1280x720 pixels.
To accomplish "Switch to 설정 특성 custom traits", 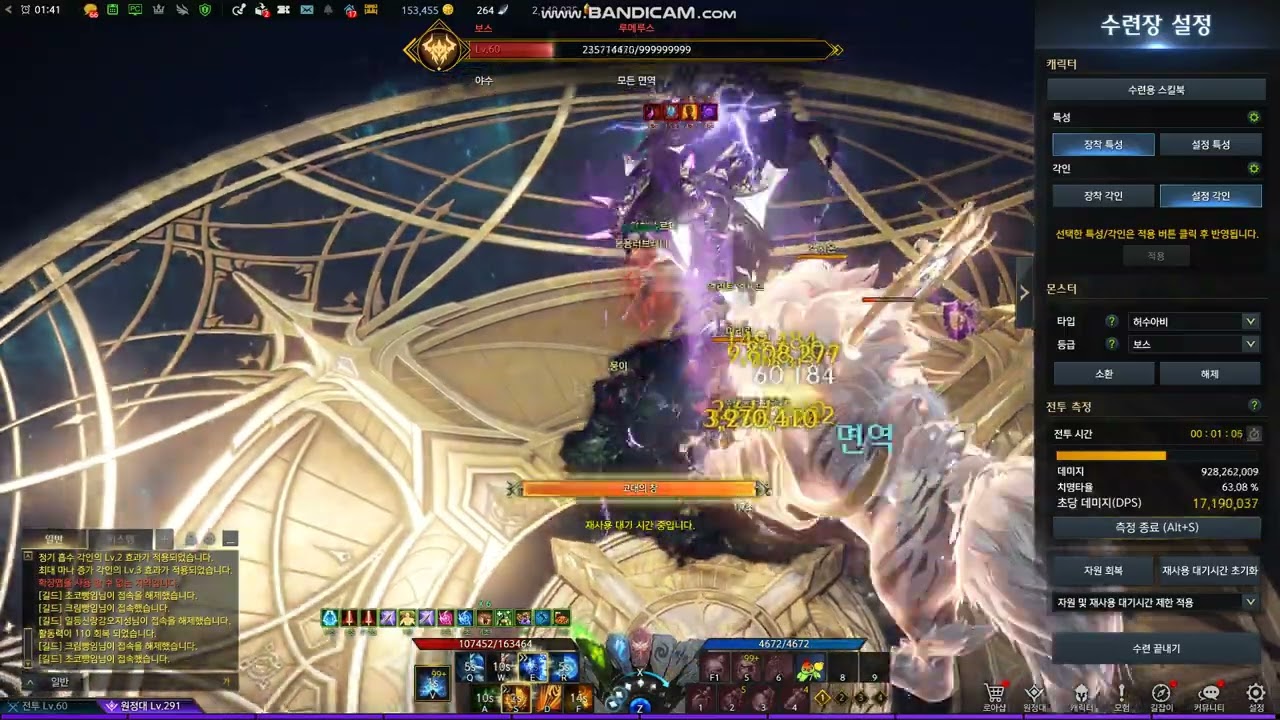I will click(x=1210, y=144).
